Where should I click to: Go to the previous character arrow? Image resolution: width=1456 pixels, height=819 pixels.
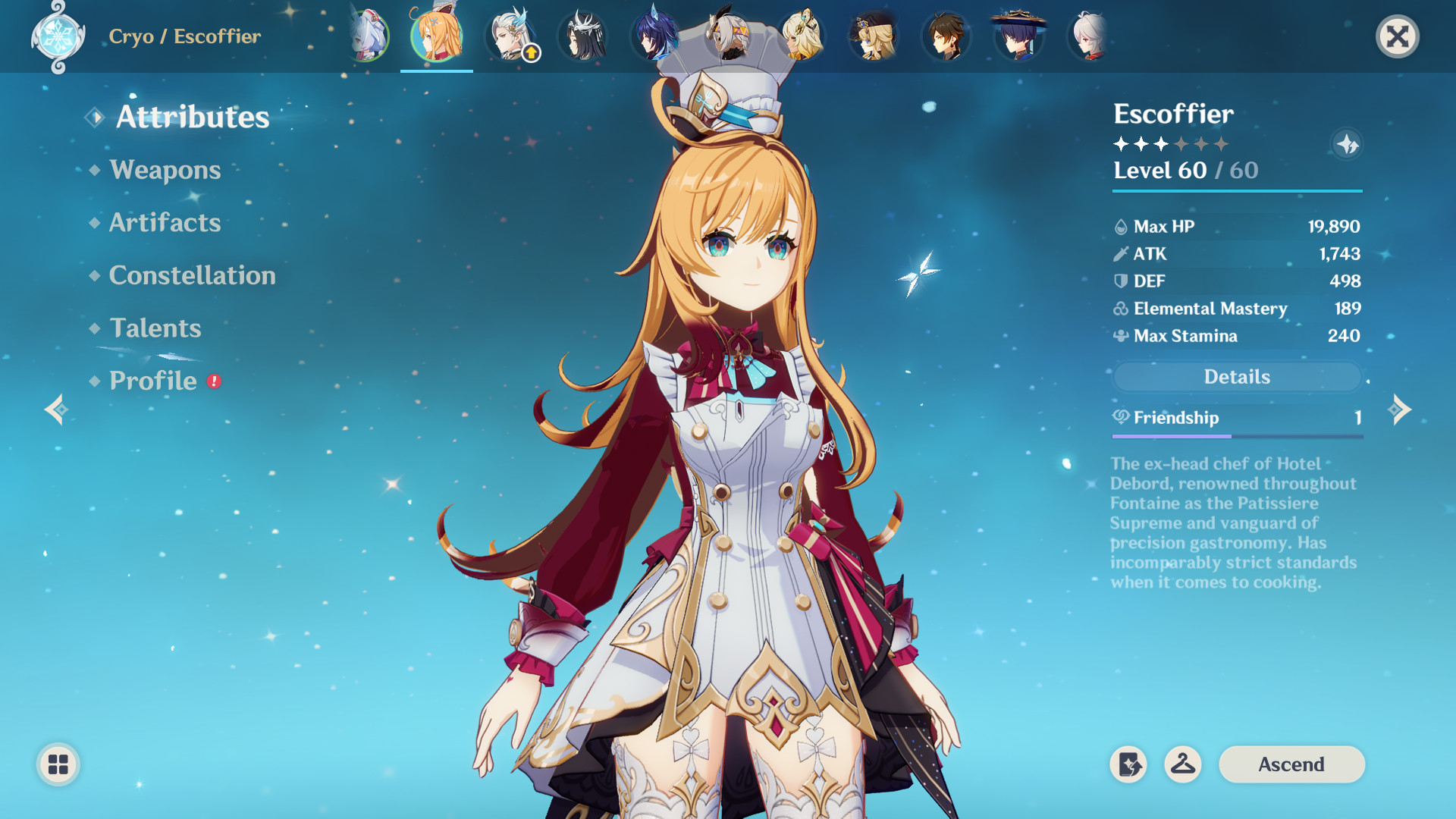click(56, 409)
